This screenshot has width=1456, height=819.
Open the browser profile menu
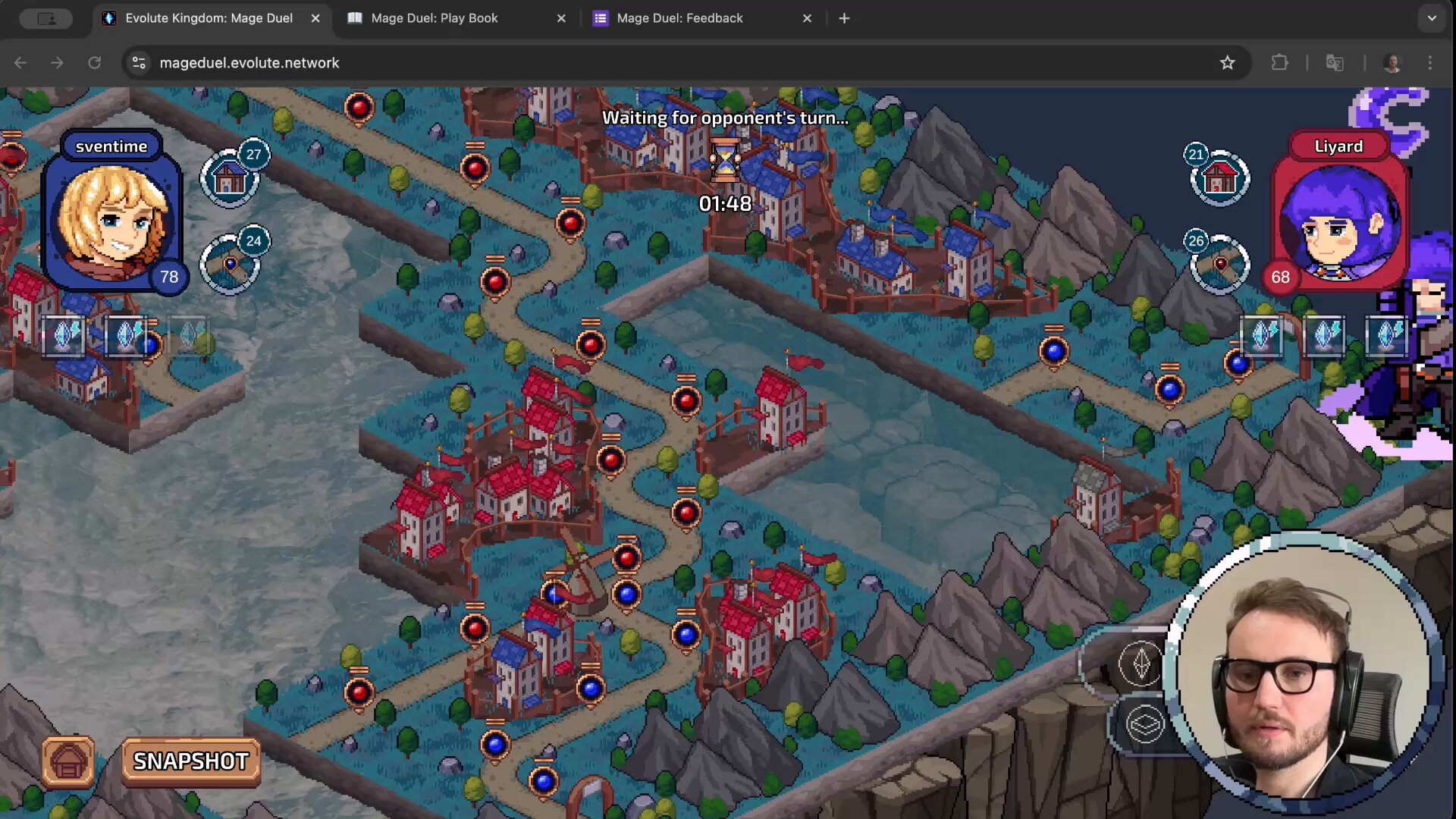tap(1393, 62)
